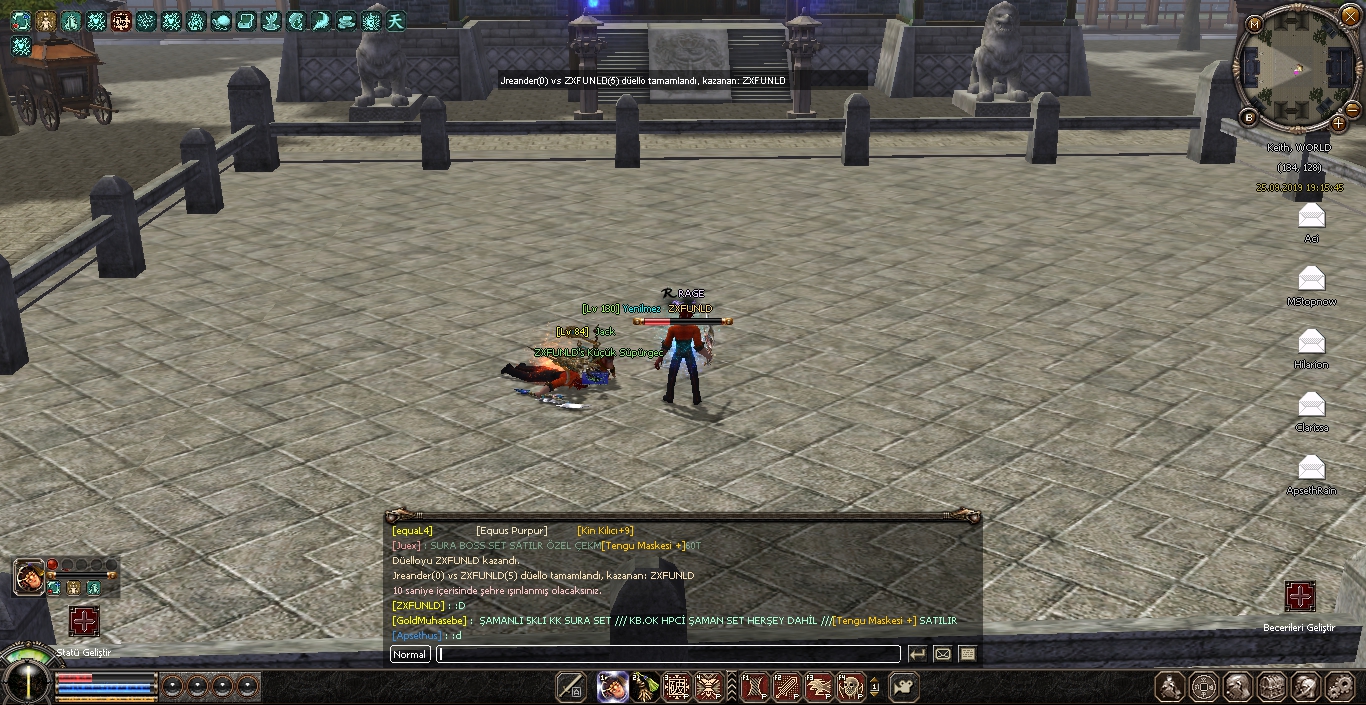Viewport: 1366px width, 705px height.
Task: Open the whisper envelope from Hilarion
Action: point(1311,343)
